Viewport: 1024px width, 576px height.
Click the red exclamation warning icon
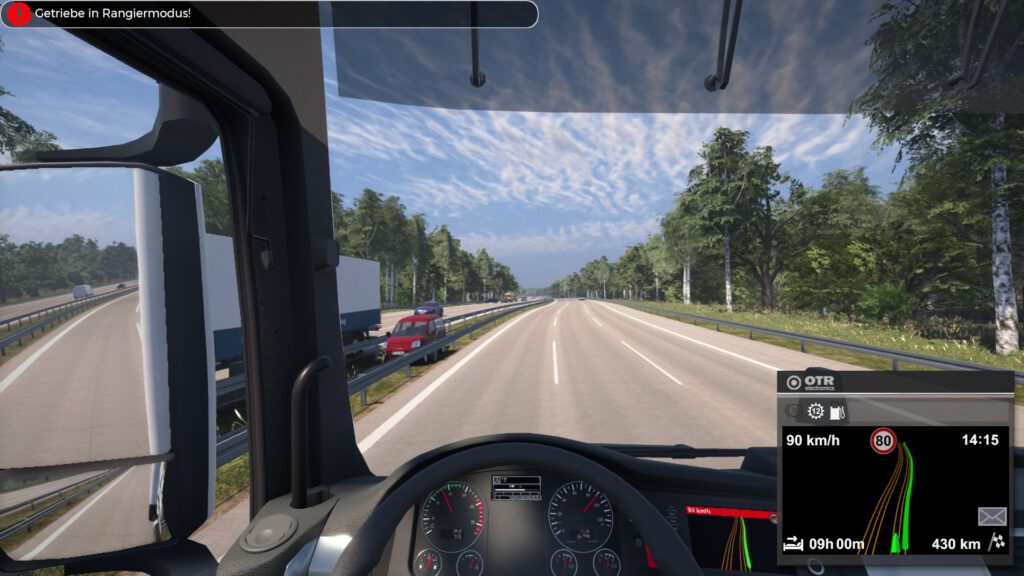(x=19, y=14)
